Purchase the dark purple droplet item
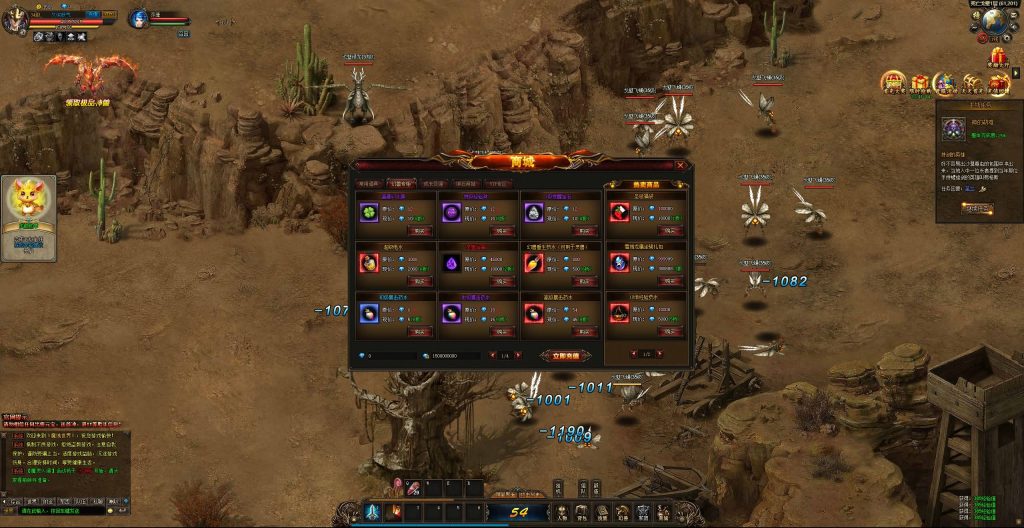 502,282
